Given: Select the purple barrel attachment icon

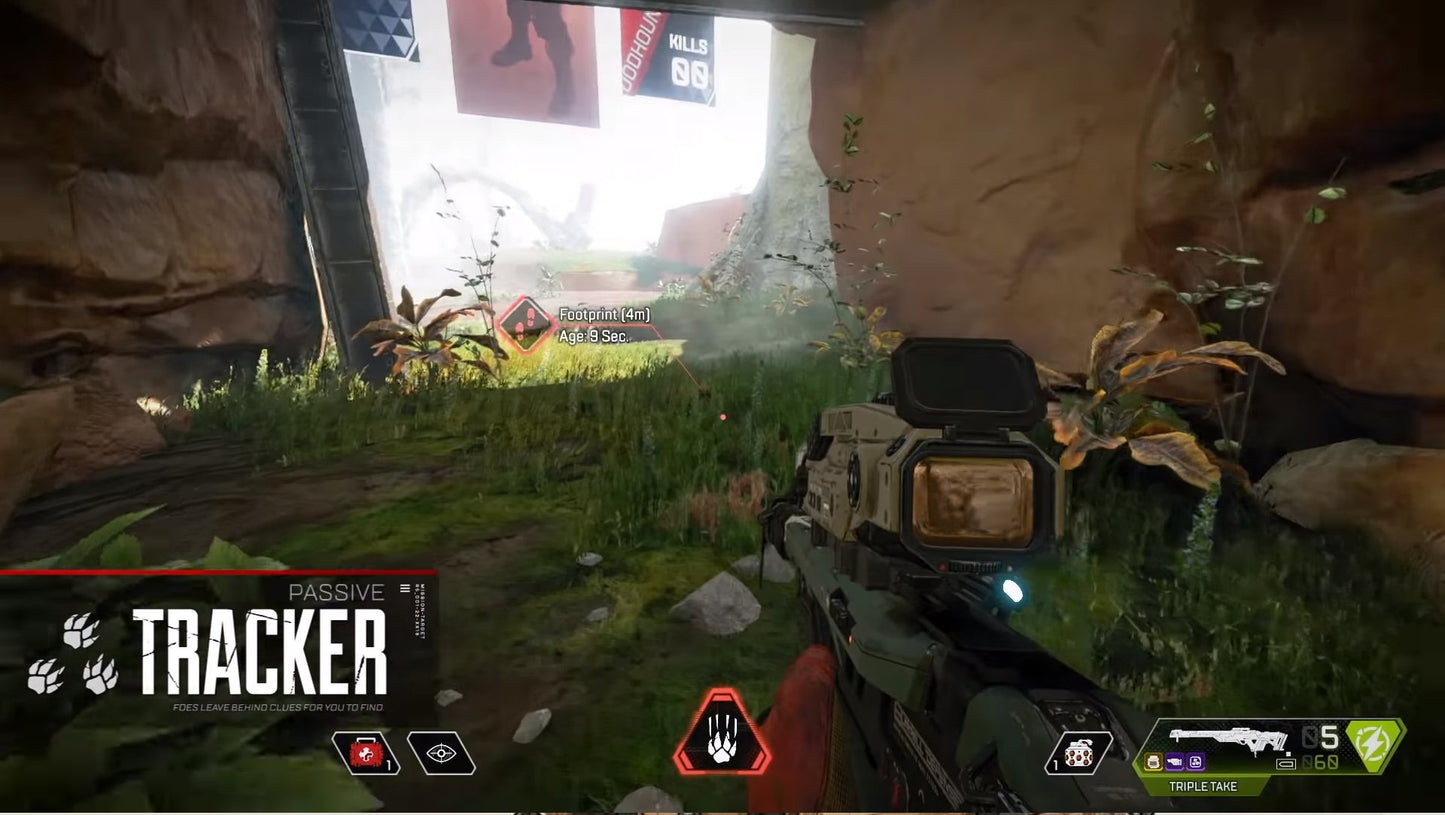Looking at the screenshot, I should point(1174,761).
